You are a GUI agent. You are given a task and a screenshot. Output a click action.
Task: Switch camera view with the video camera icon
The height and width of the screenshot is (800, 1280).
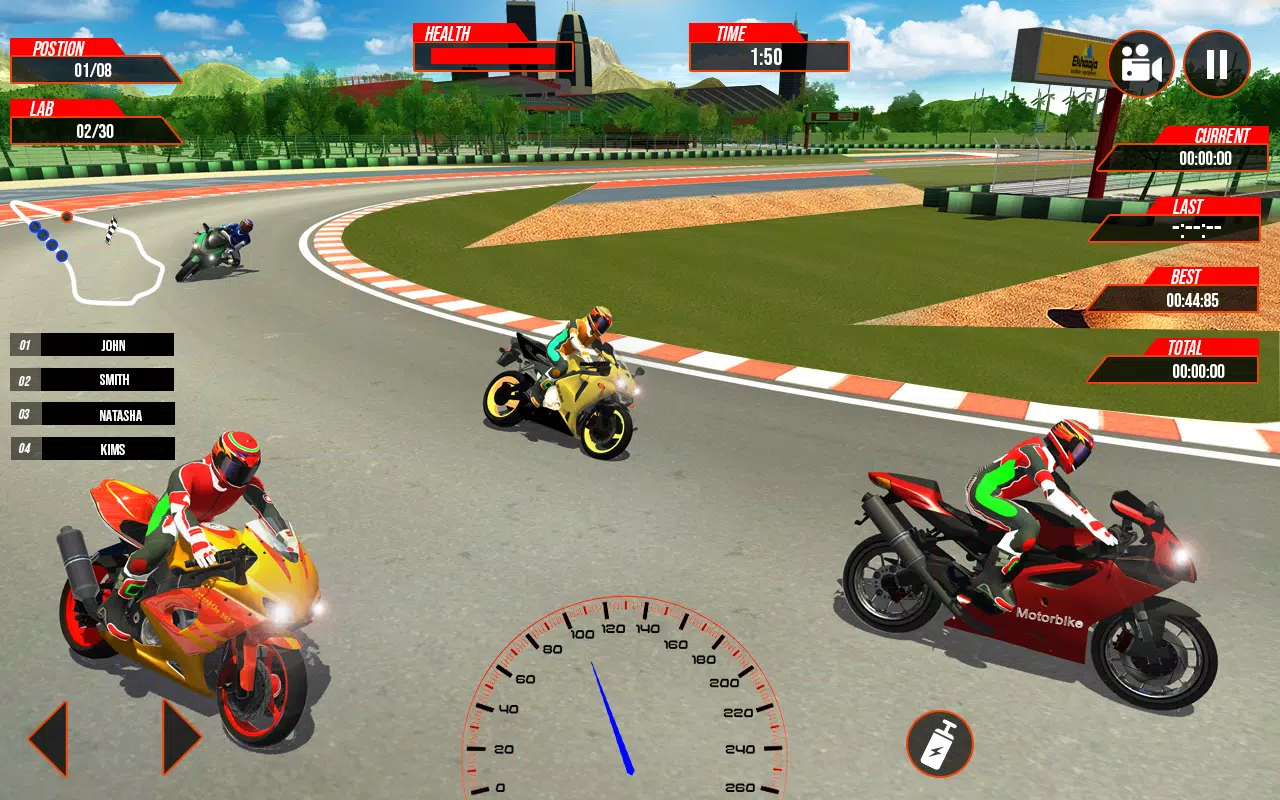pos(1140,63)
